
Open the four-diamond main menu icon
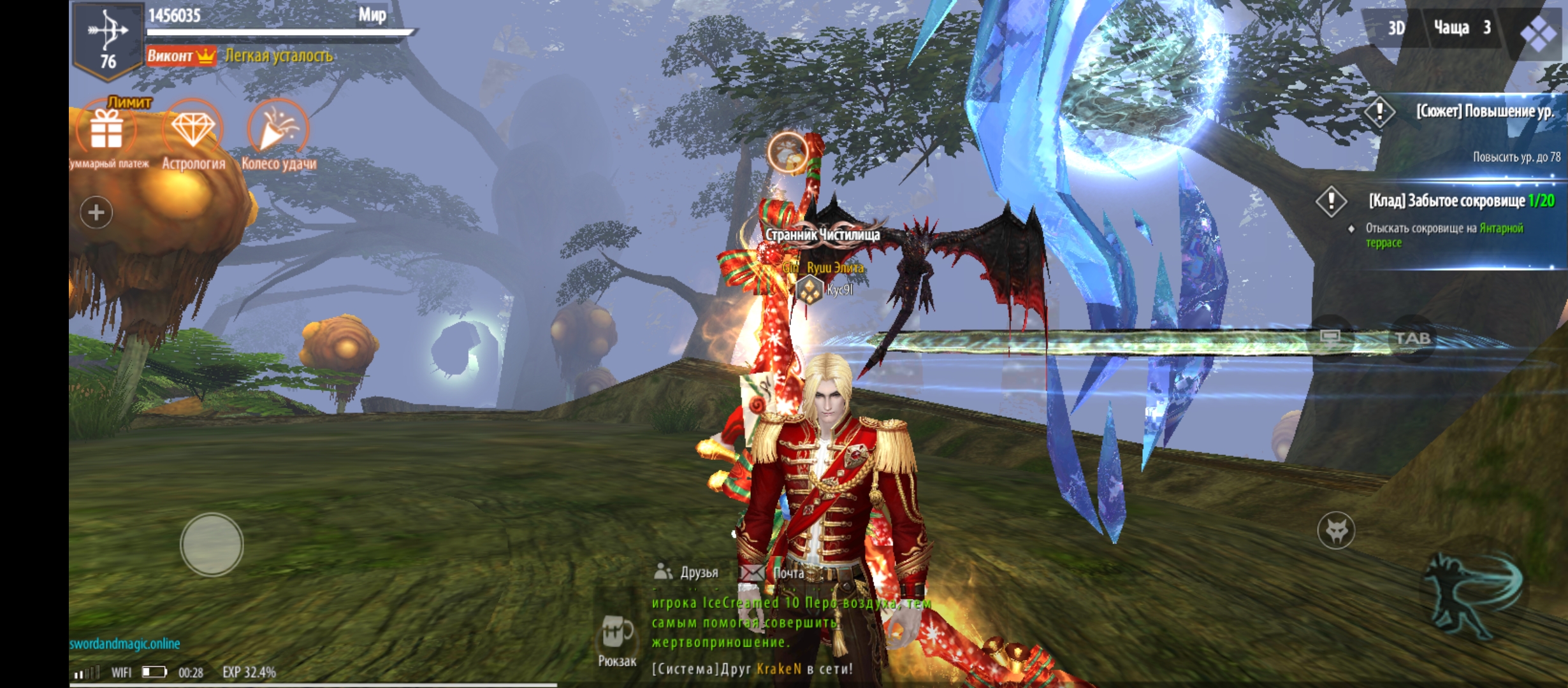coord(1537,32)
